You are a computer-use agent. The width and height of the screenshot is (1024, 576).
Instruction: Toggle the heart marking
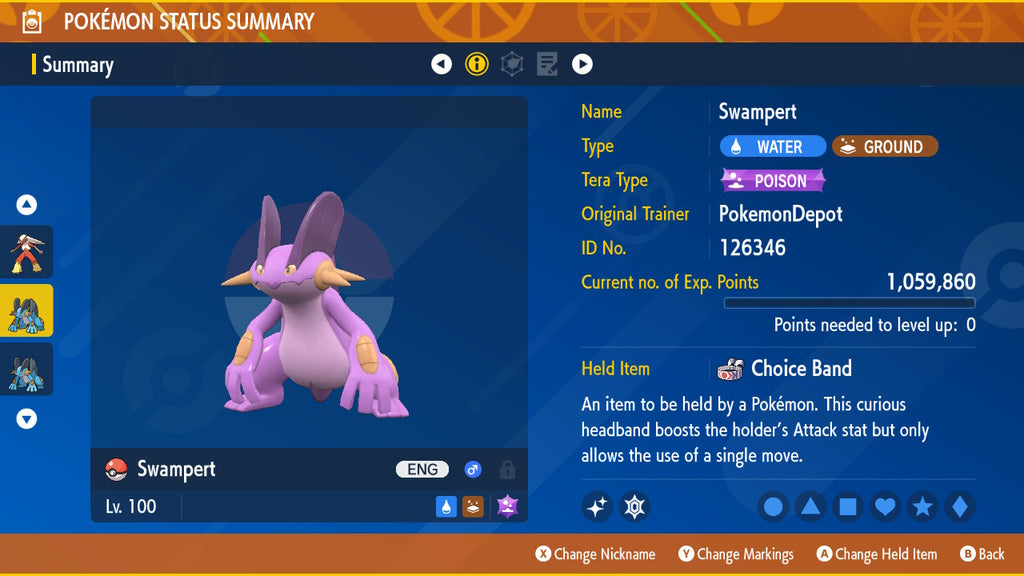coord(885,507)
